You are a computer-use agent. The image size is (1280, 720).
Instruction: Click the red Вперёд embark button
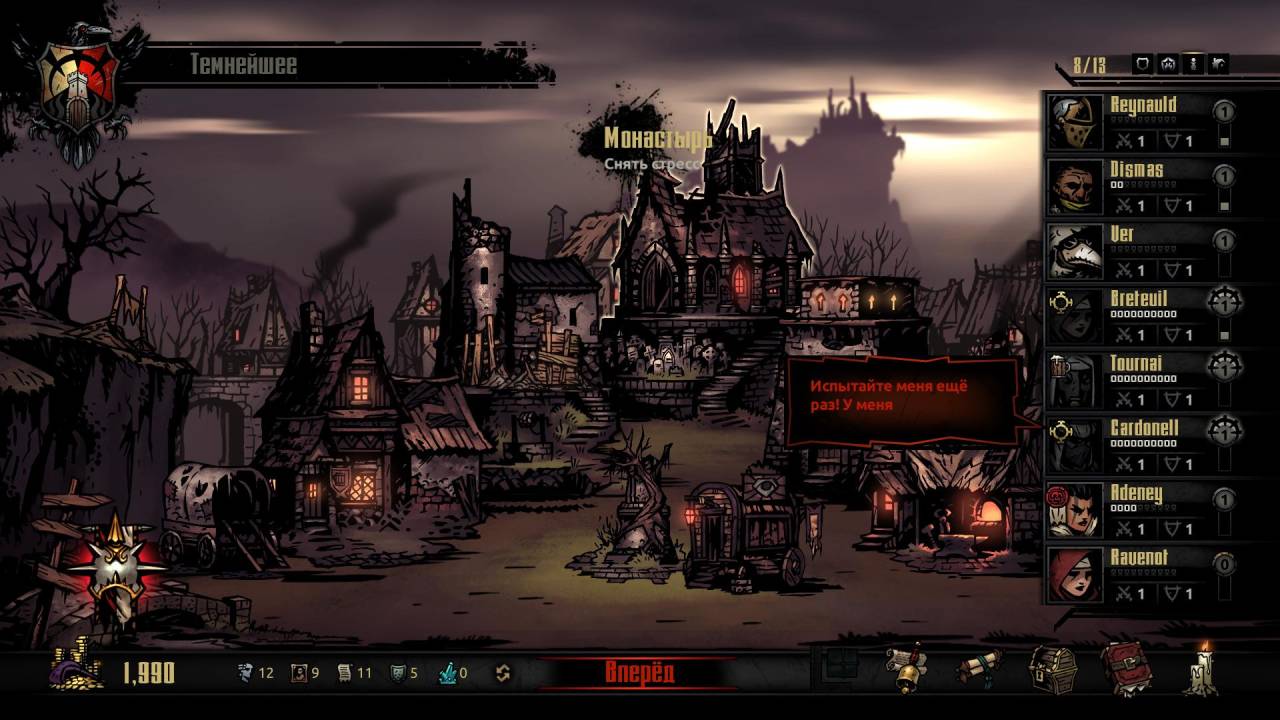(639, 672)
